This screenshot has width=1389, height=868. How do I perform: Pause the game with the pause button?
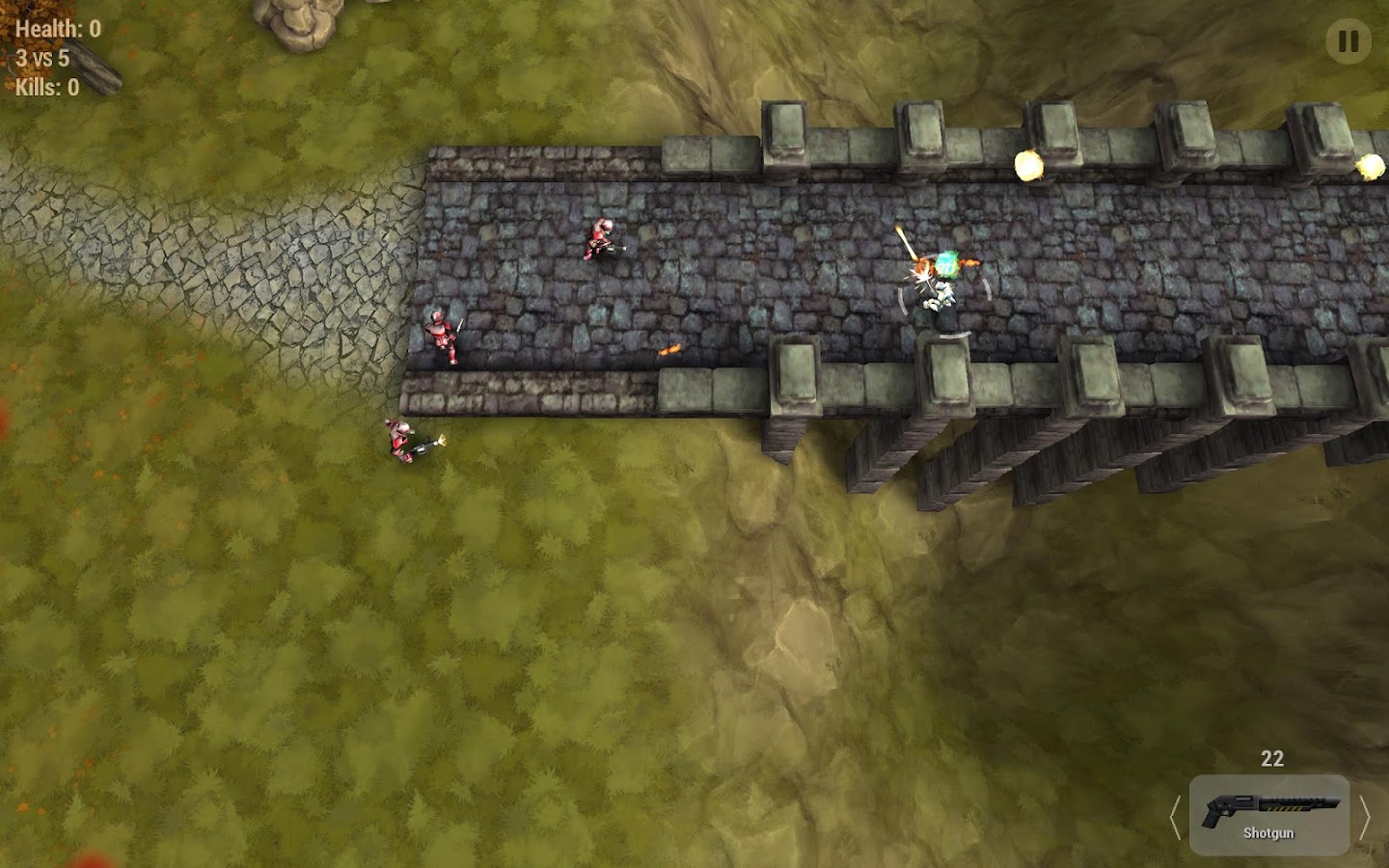1348,41
